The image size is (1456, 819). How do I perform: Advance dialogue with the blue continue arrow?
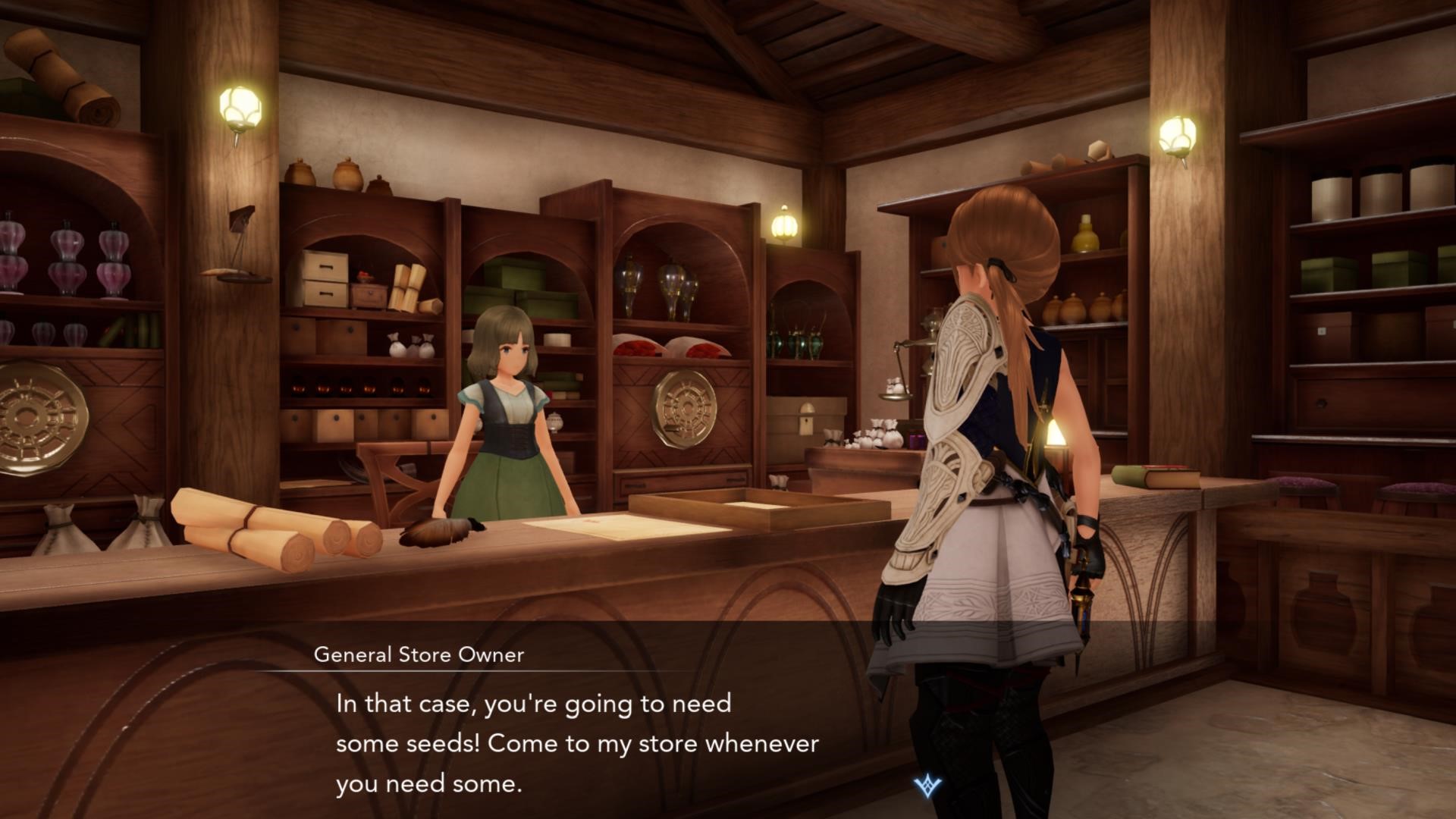coord(927,786)
